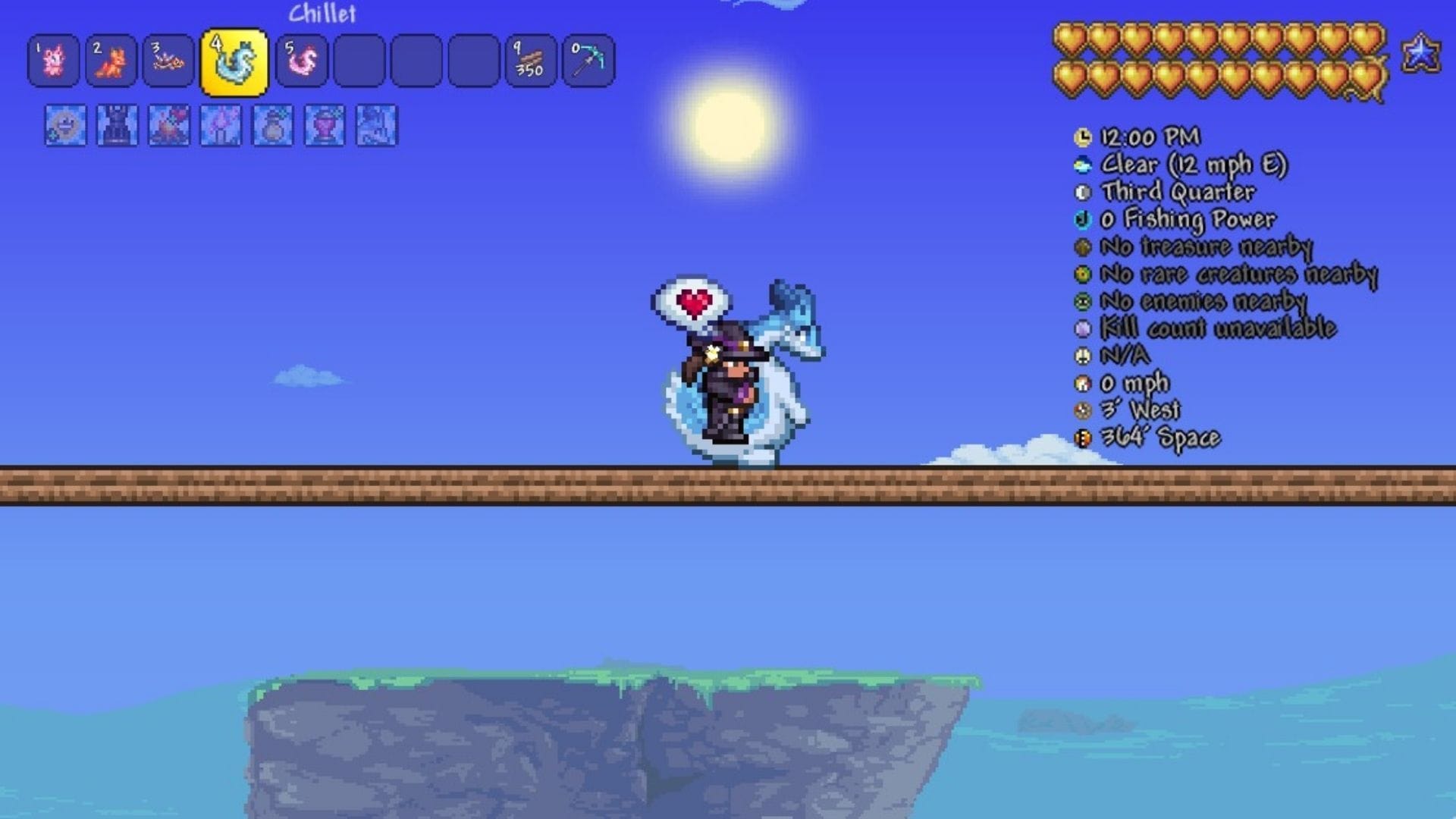Click the blue mount buff icon
The width and height of the screenshot is (1456, 819).
click(x=376, y=125)
